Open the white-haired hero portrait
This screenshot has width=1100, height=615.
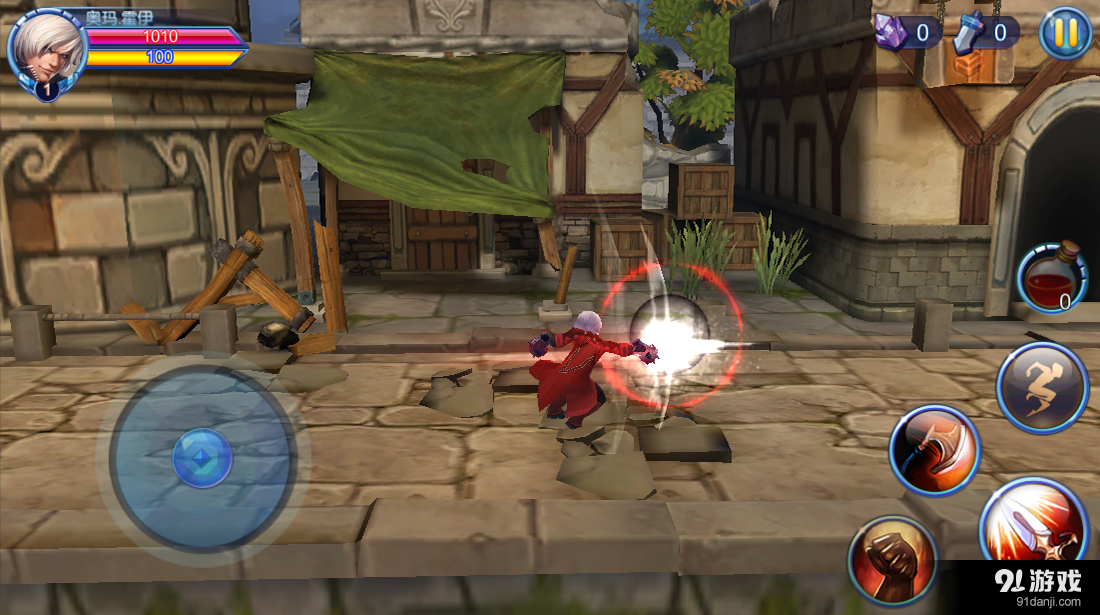(x=47, y=52)
